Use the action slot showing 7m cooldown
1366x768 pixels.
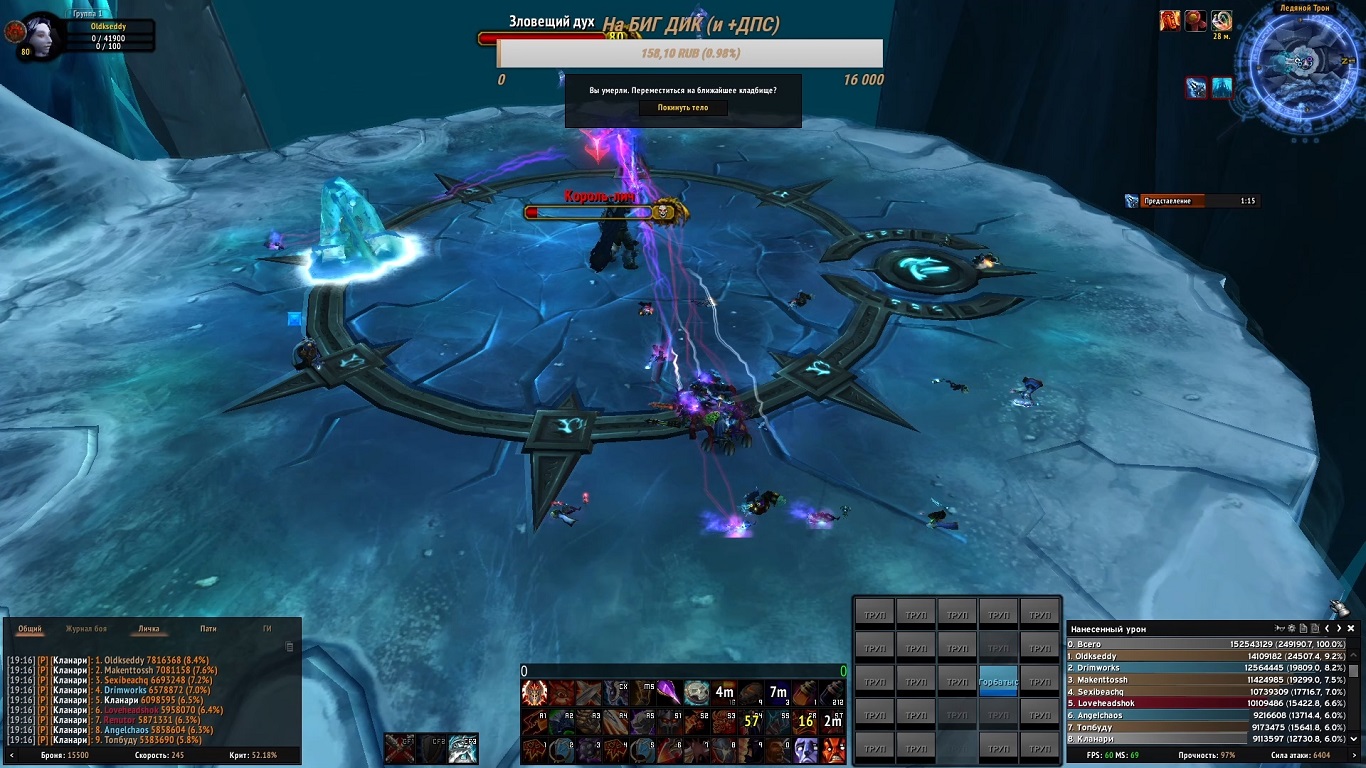click(x=778, y=692)
